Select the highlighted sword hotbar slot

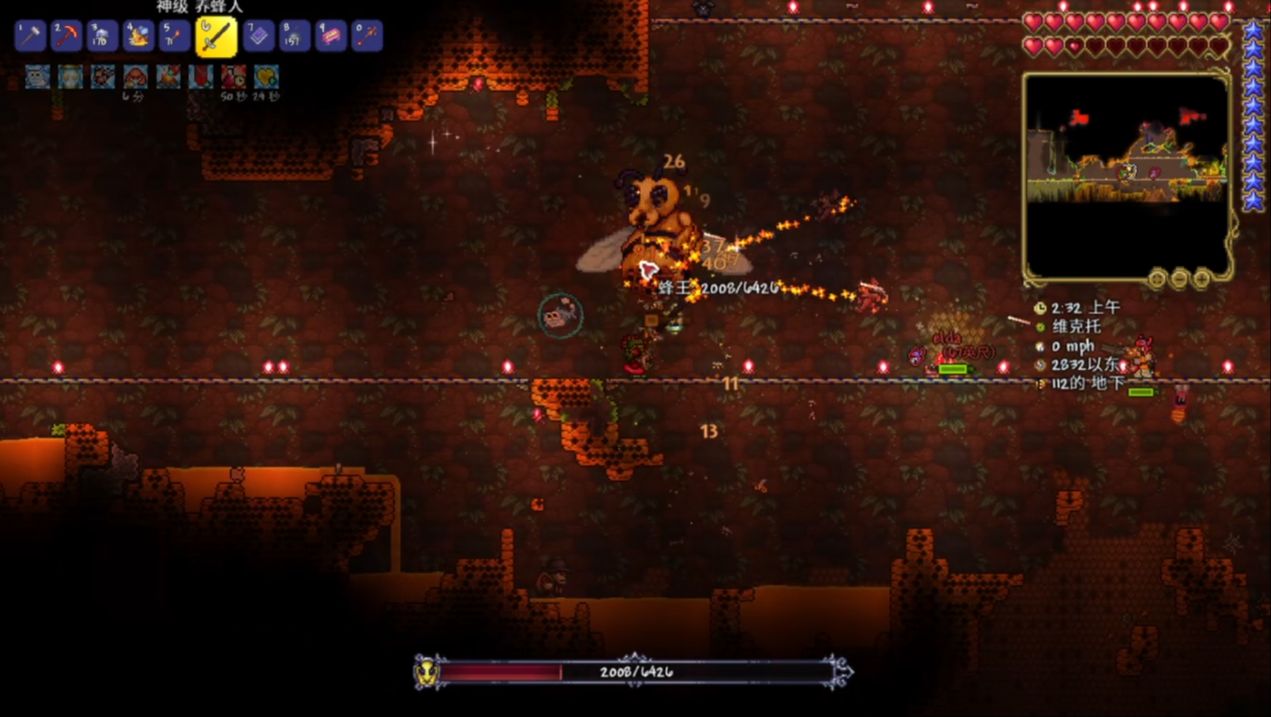[x=215, y=36]
